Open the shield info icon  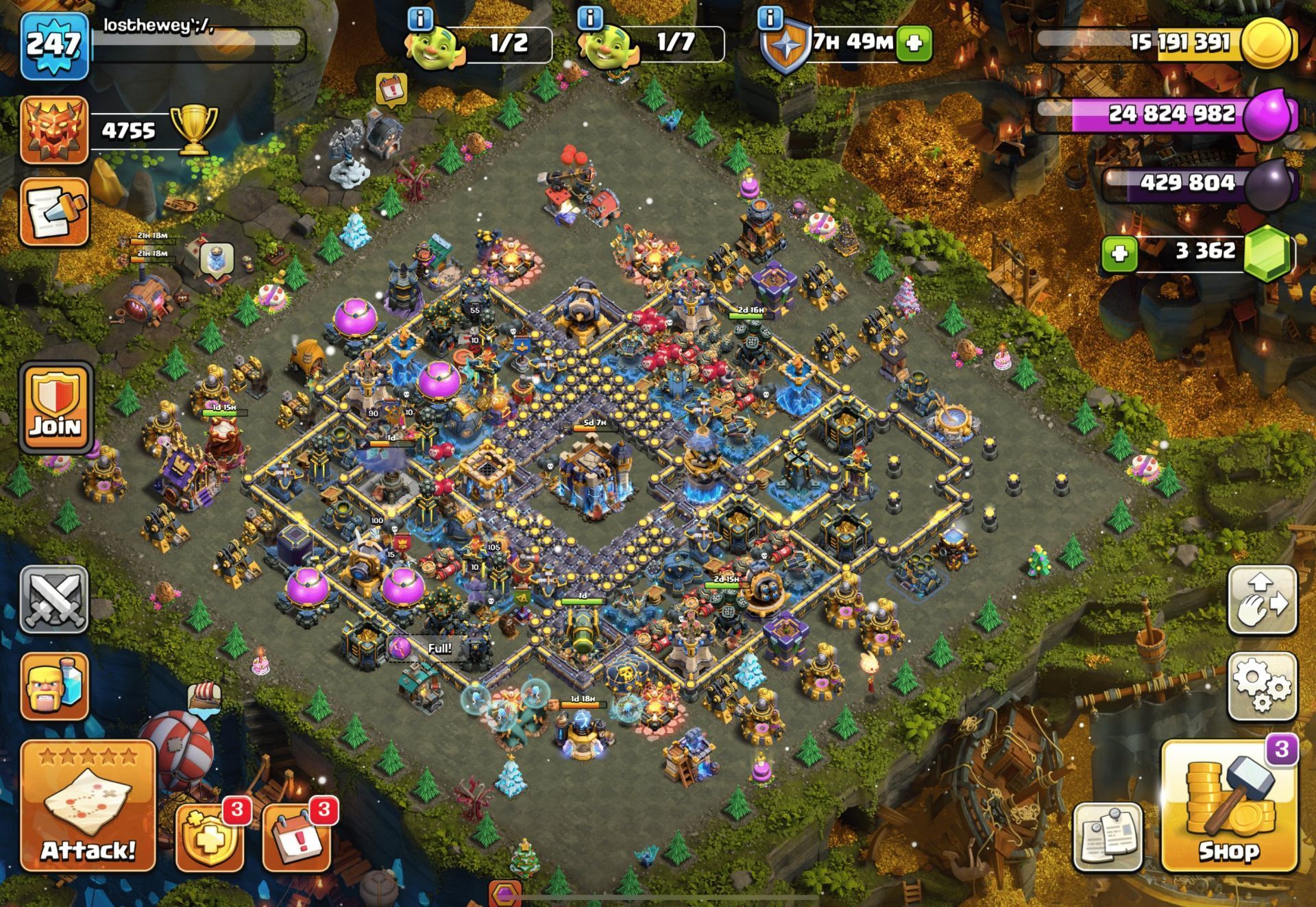click(x=770, y=19)
